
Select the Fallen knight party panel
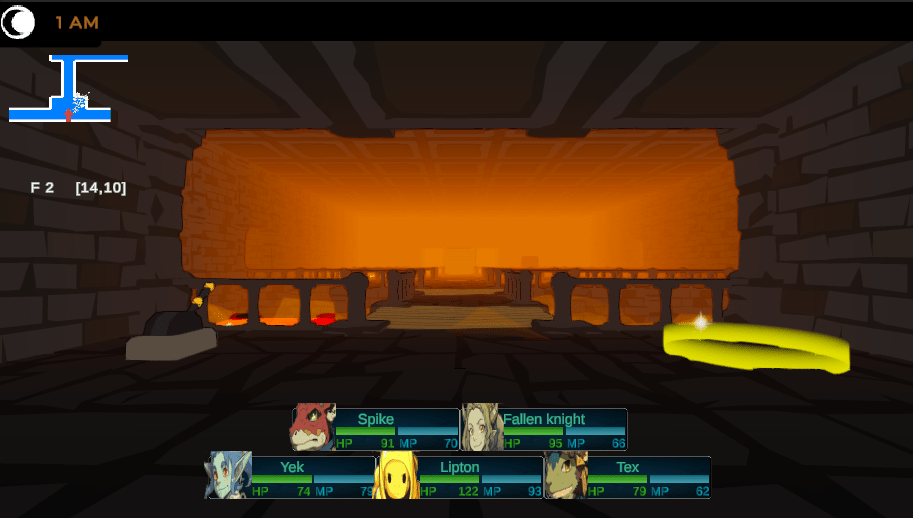coord(544,428)
